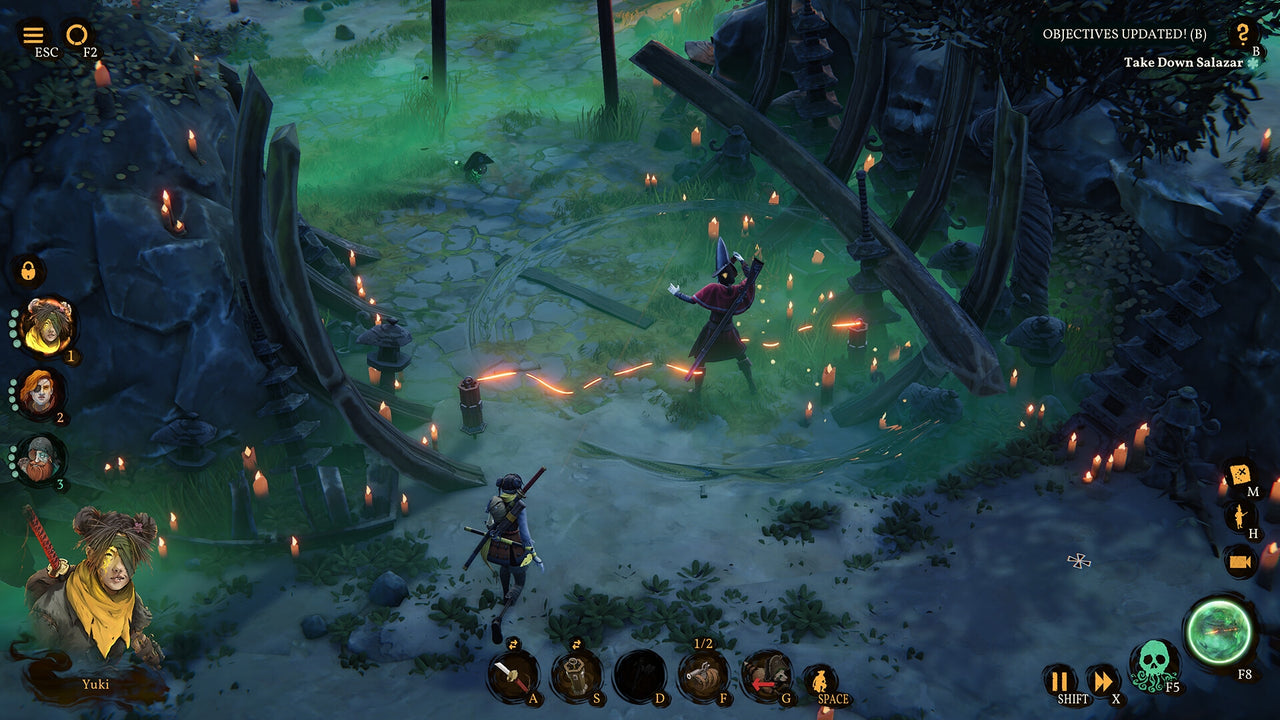Toggle the camera lock padlock

tap(30, 270)
